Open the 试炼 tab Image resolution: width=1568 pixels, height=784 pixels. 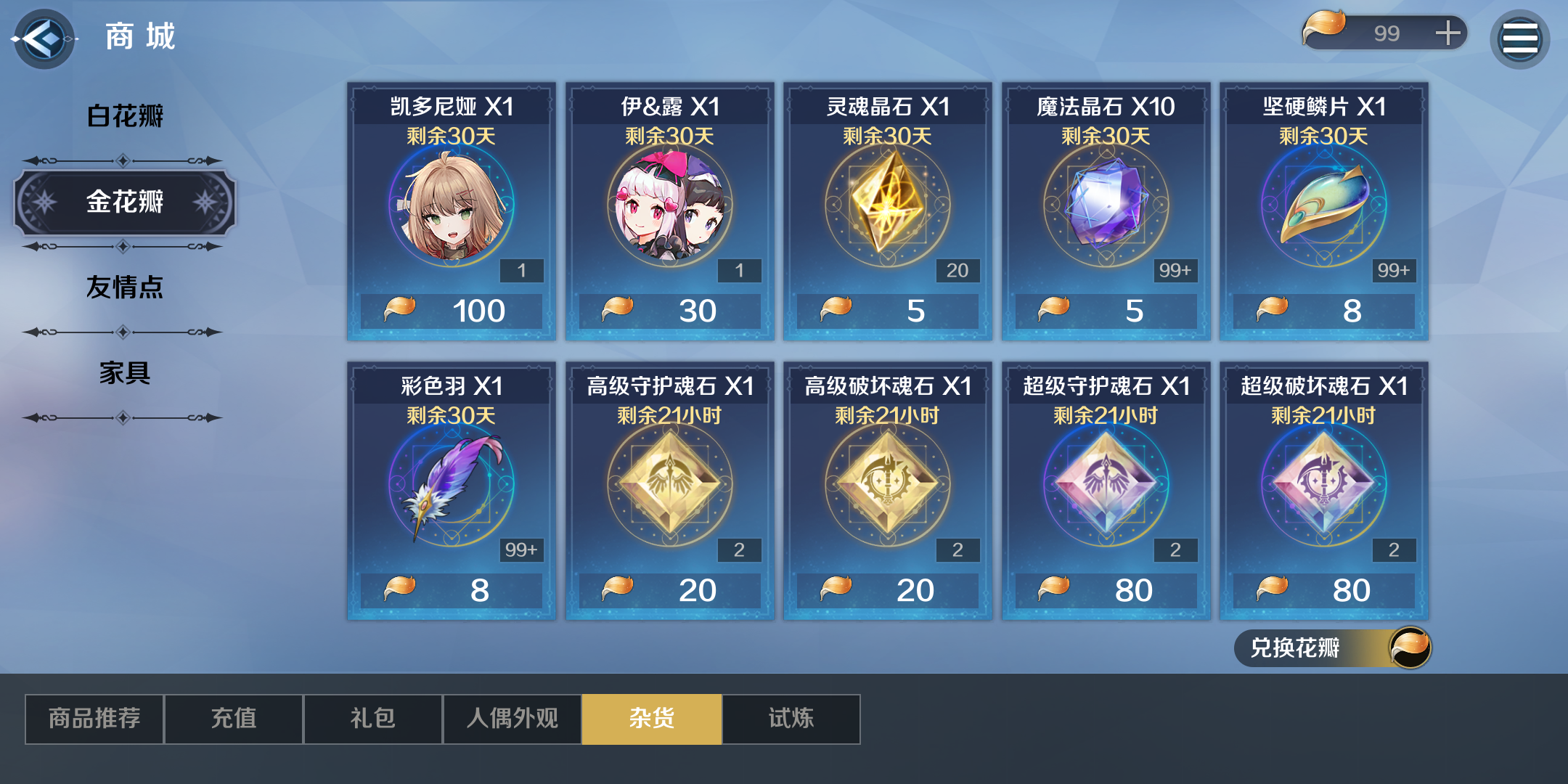(791, 718)
